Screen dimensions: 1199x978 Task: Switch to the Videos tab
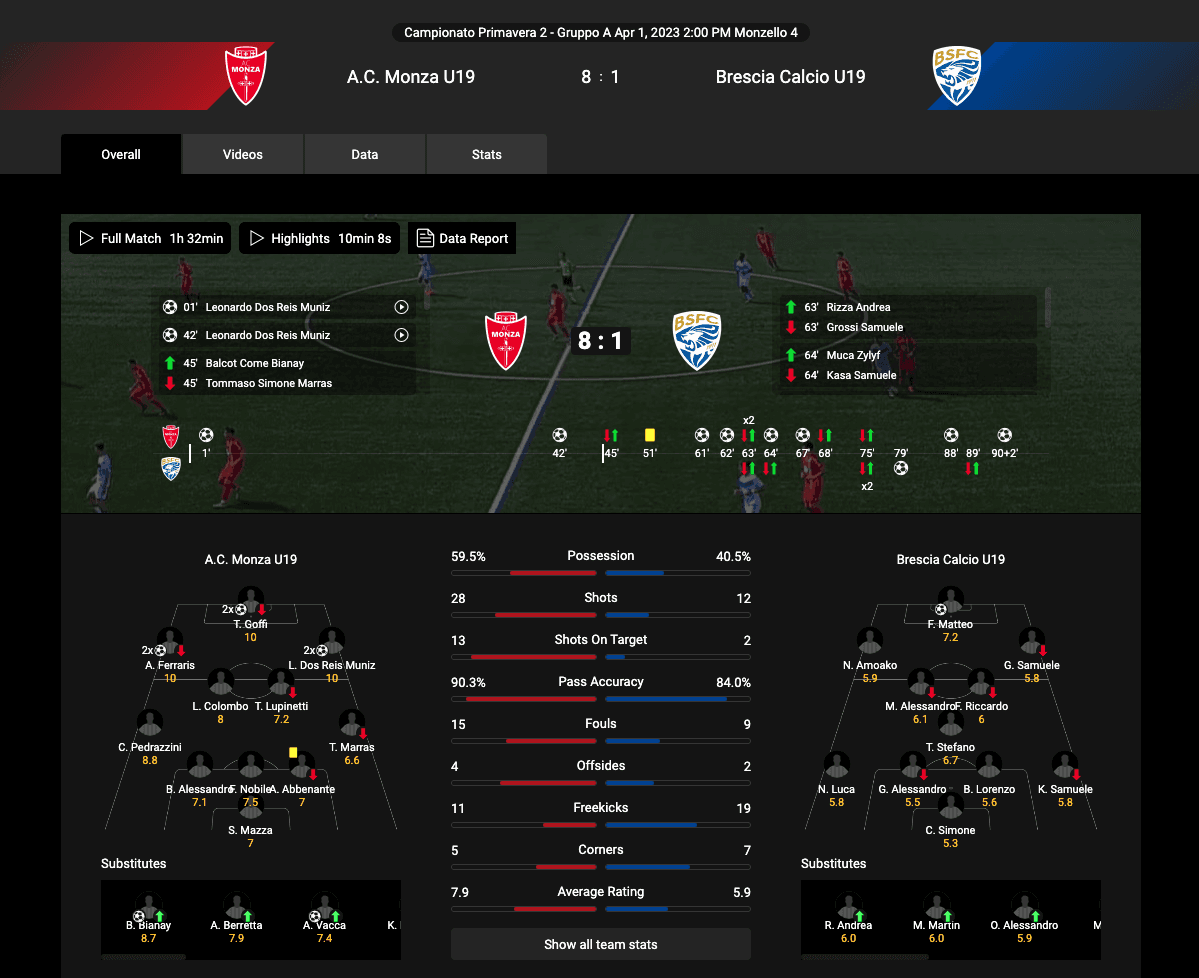(243, 155)
